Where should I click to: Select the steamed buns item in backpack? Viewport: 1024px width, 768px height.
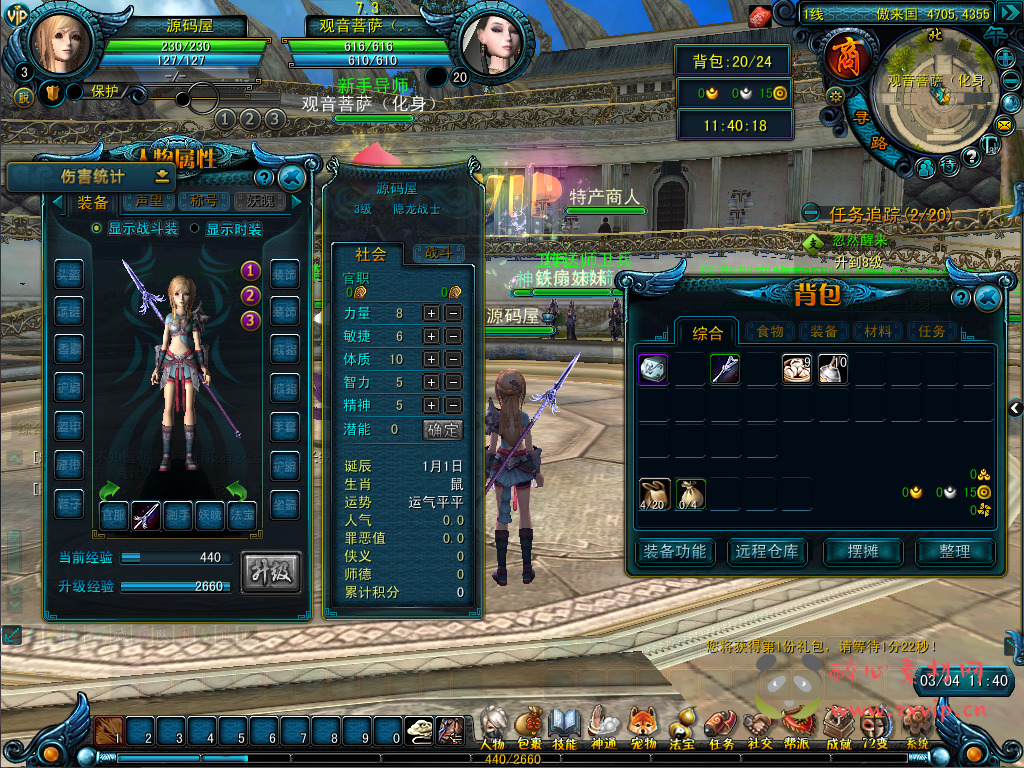[x=797, y=369]
